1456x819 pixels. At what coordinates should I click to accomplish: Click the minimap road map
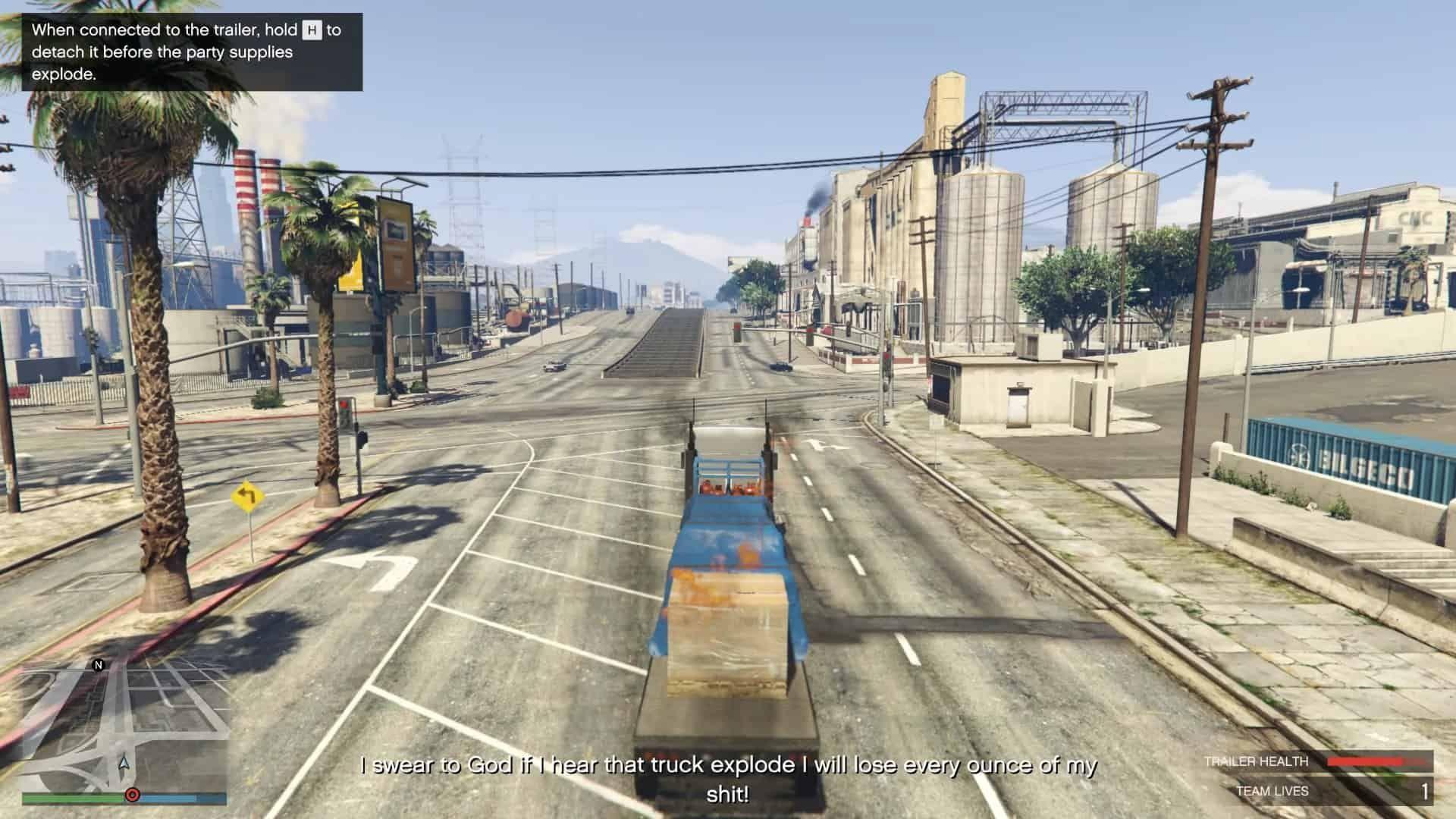point(125,728)
